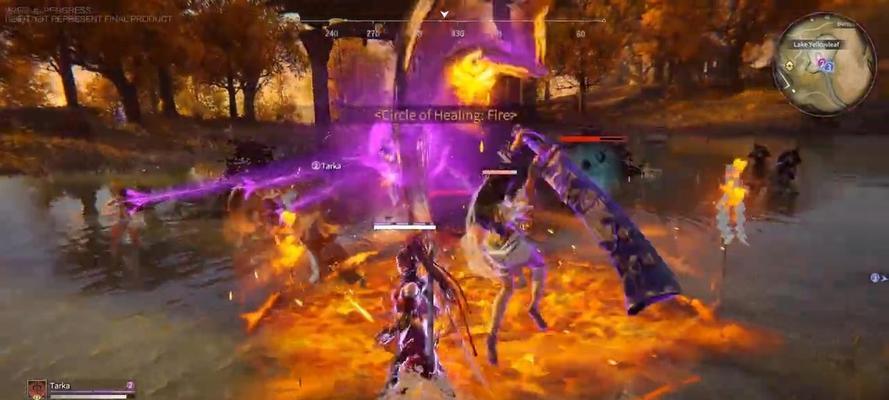Screen dimensions: 889x400
Task: Select Tarka's portrait in the party frame
Action: click(x=37, y=389)
